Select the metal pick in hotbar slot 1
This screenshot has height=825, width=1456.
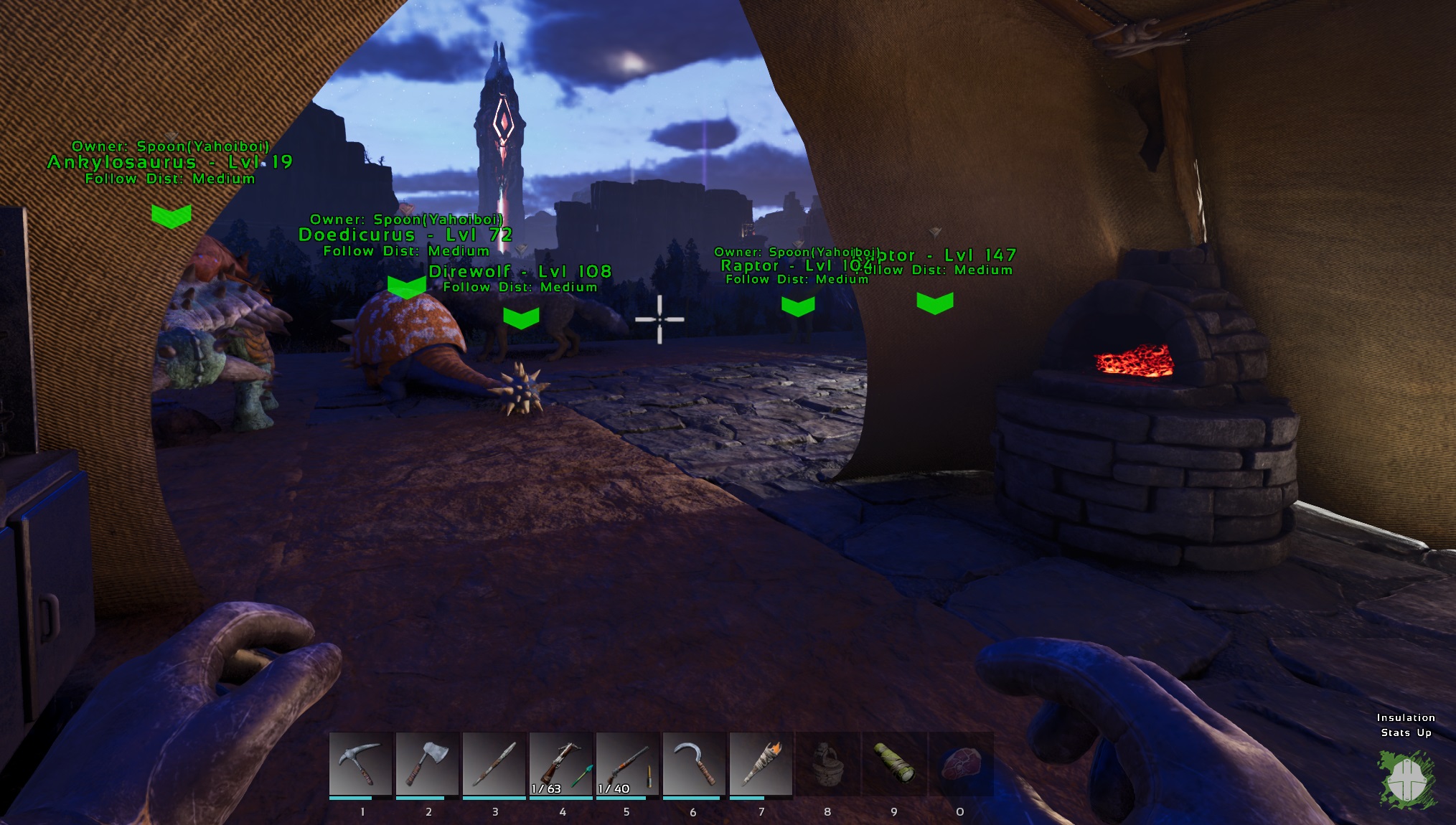point(360,764)
